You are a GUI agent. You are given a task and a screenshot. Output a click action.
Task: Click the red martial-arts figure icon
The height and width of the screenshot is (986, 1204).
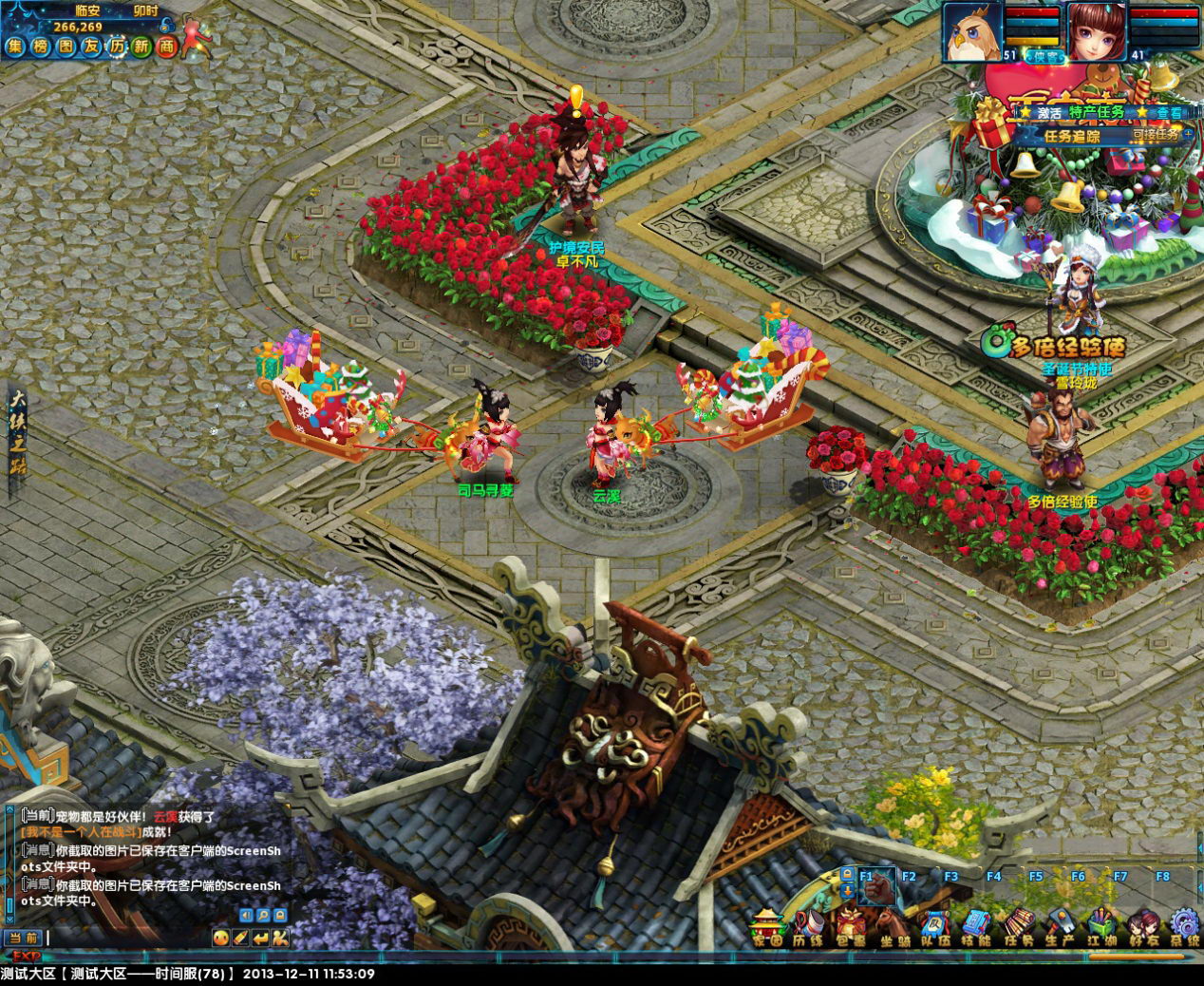[197, 36]
